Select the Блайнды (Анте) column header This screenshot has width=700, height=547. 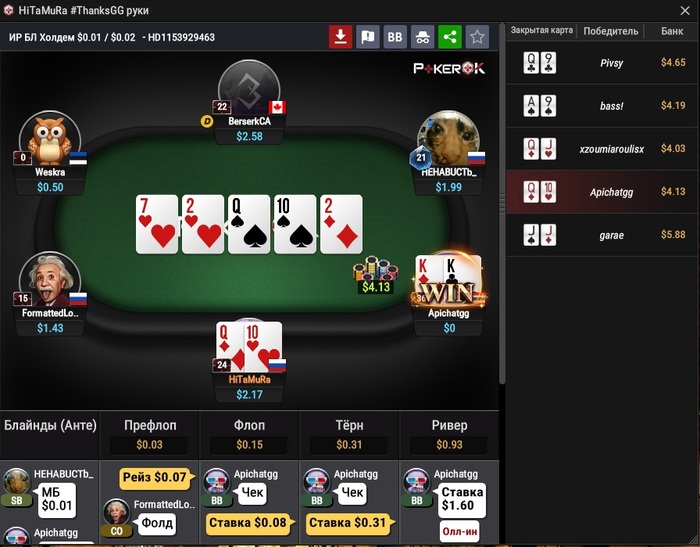pos(49,425)
